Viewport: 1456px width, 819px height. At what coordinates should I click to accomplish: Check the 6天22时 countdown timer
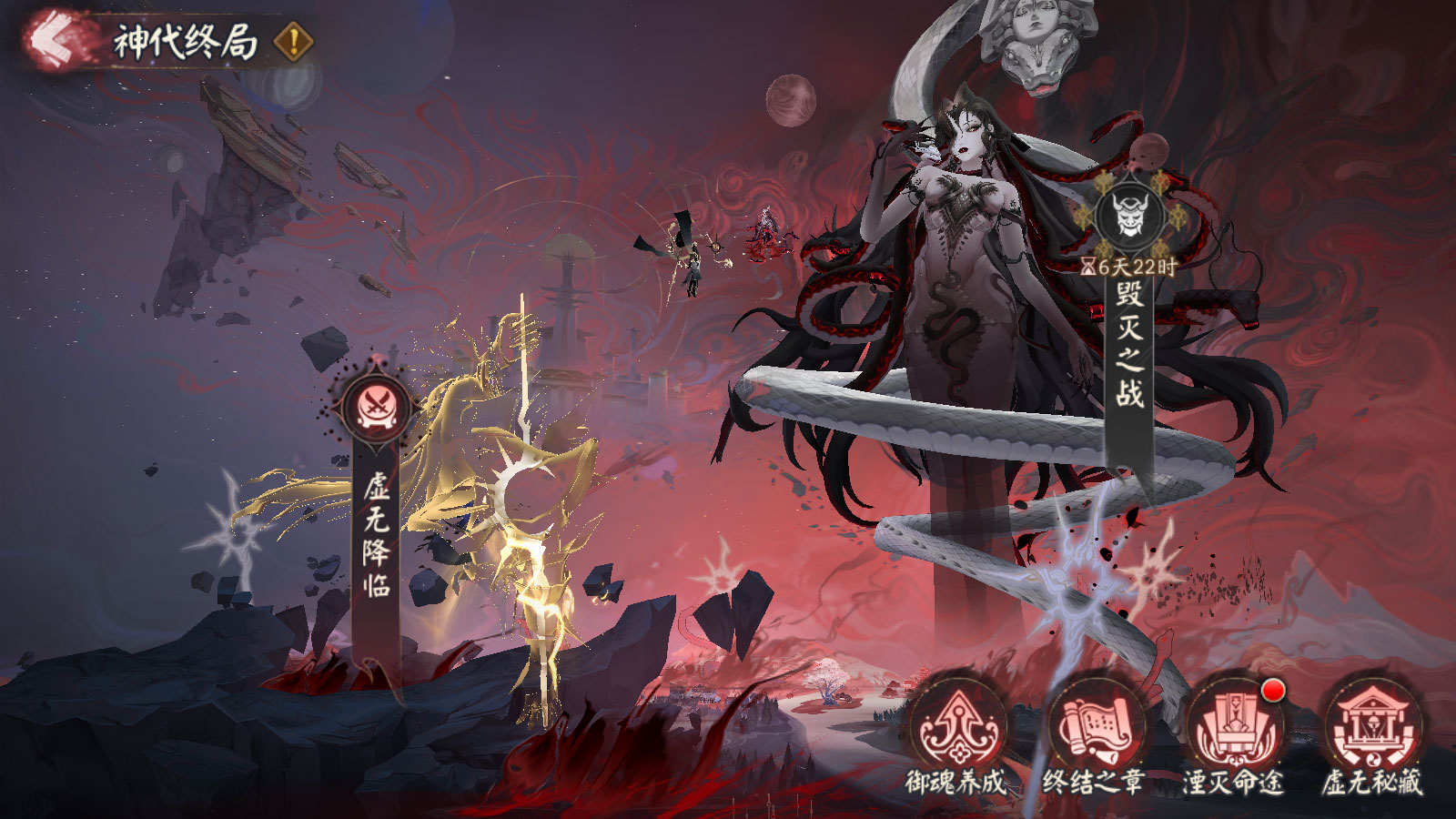coord(1127,264)
